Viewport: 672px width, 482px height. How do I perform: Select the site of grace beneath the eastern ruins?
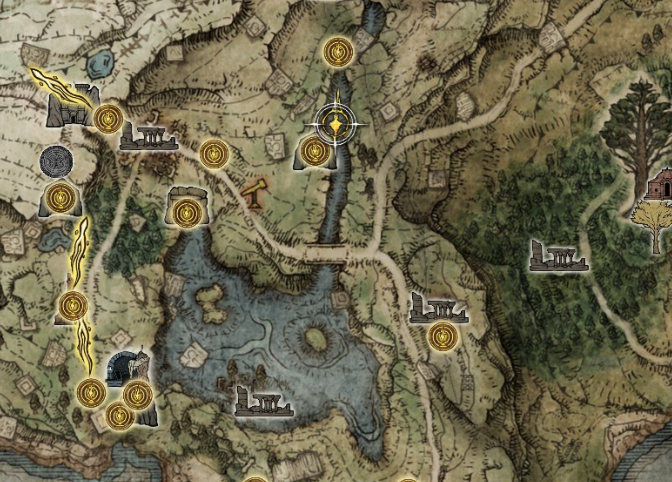tap(441, 336)
